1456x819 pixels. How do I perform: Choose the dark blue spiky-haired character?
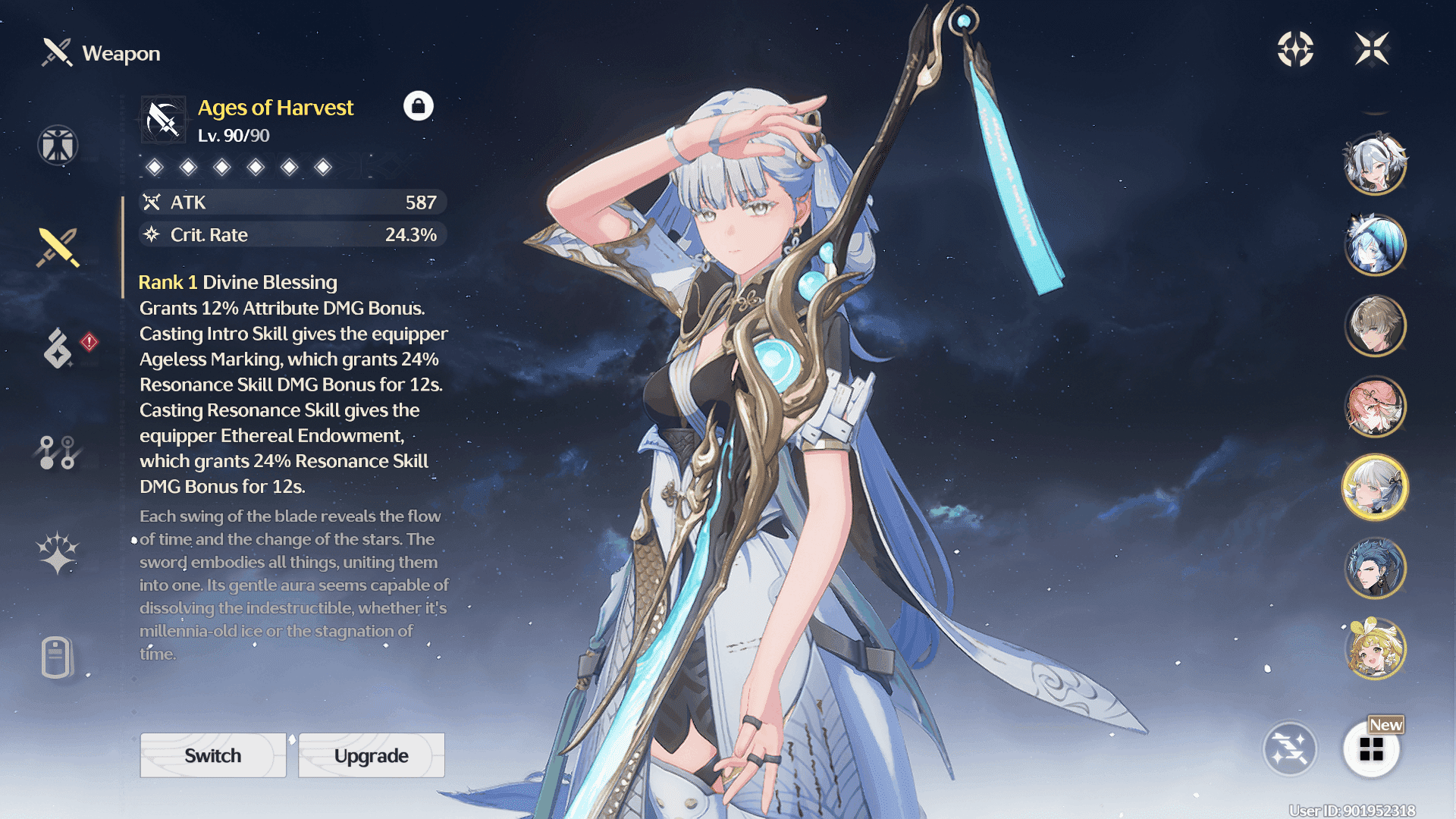(x=1375, y=568)
